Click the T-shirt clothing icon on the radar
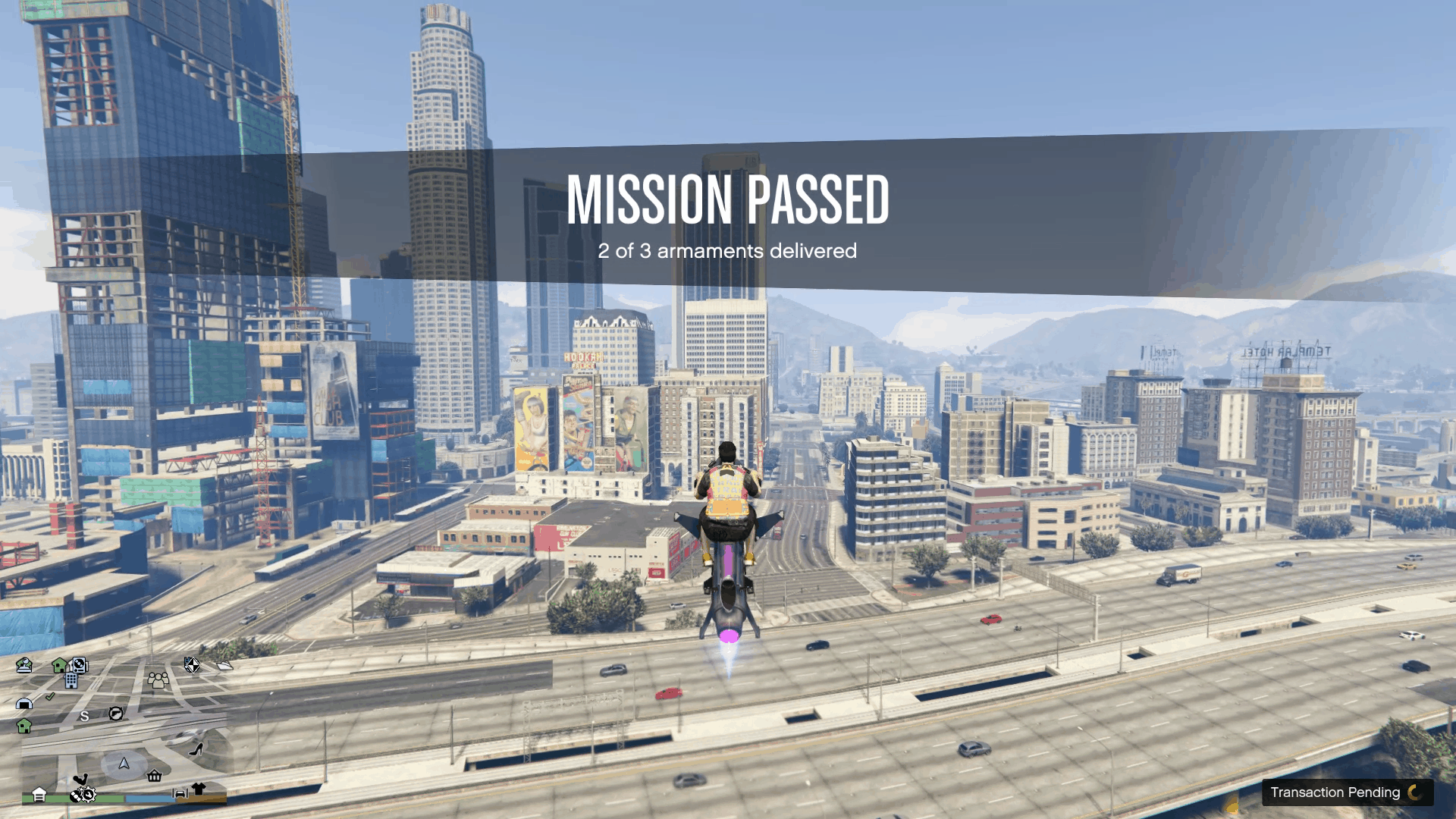Image resolution: width=1456 pixels, height=819 pixels. point(198,788)
